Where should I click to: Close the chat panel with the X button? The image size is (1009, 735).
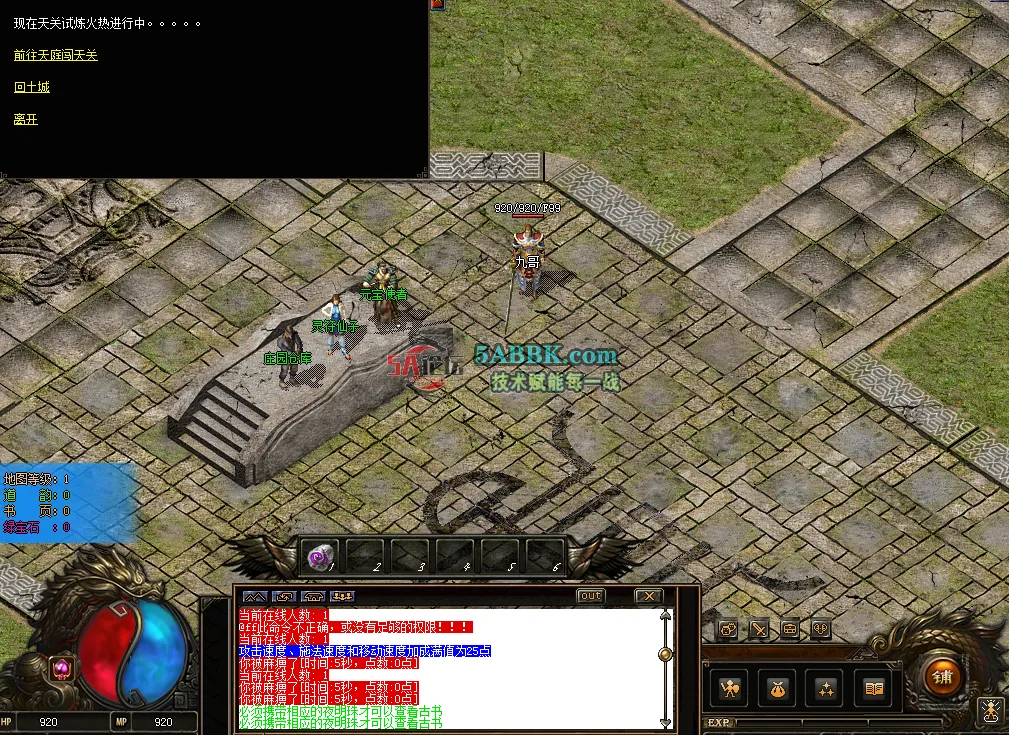pos(649,597)
